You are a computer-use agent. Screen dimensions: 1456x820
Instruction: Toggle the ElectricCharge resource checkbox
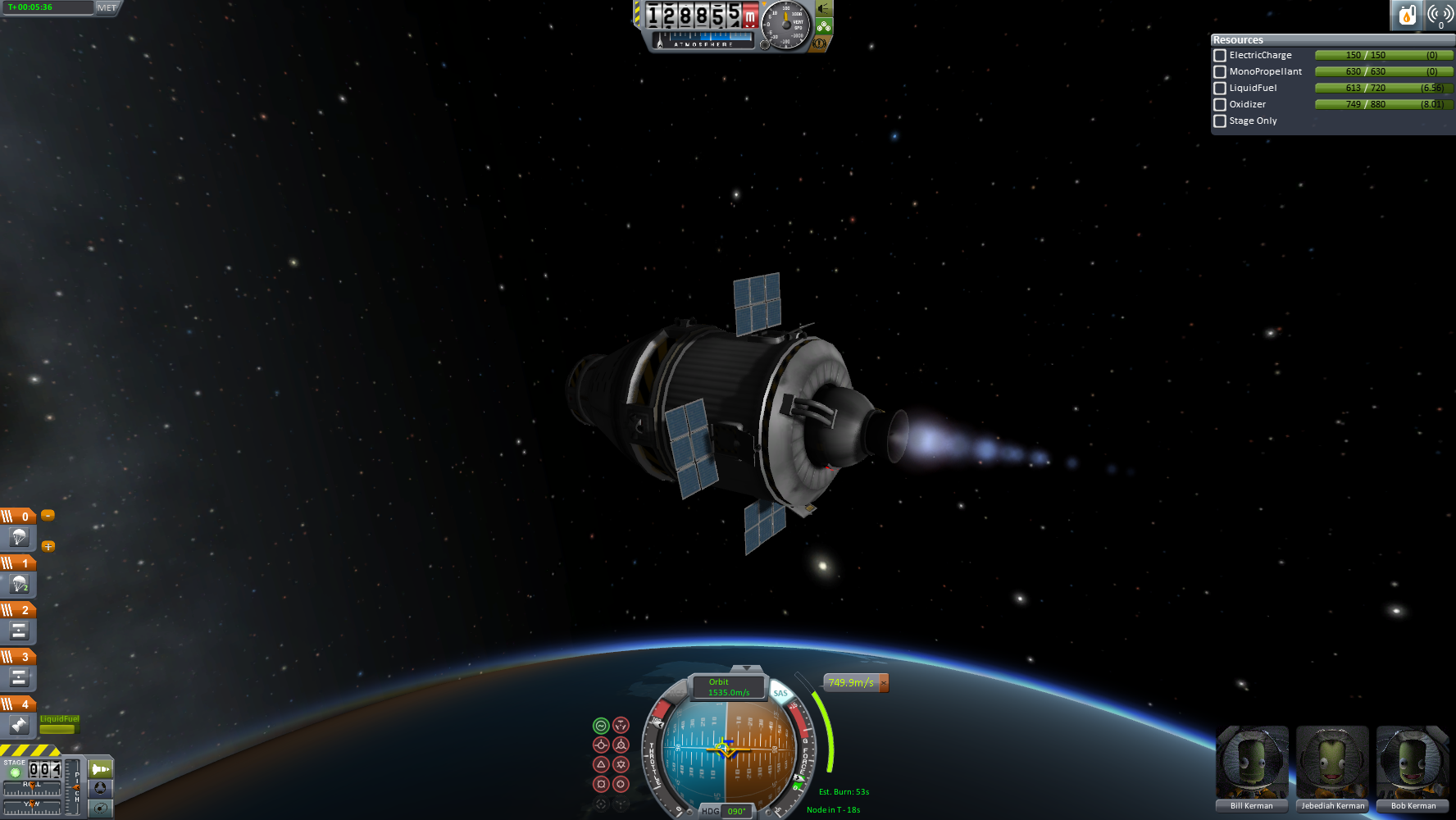pyautogui.click(x=1220, y=56)
